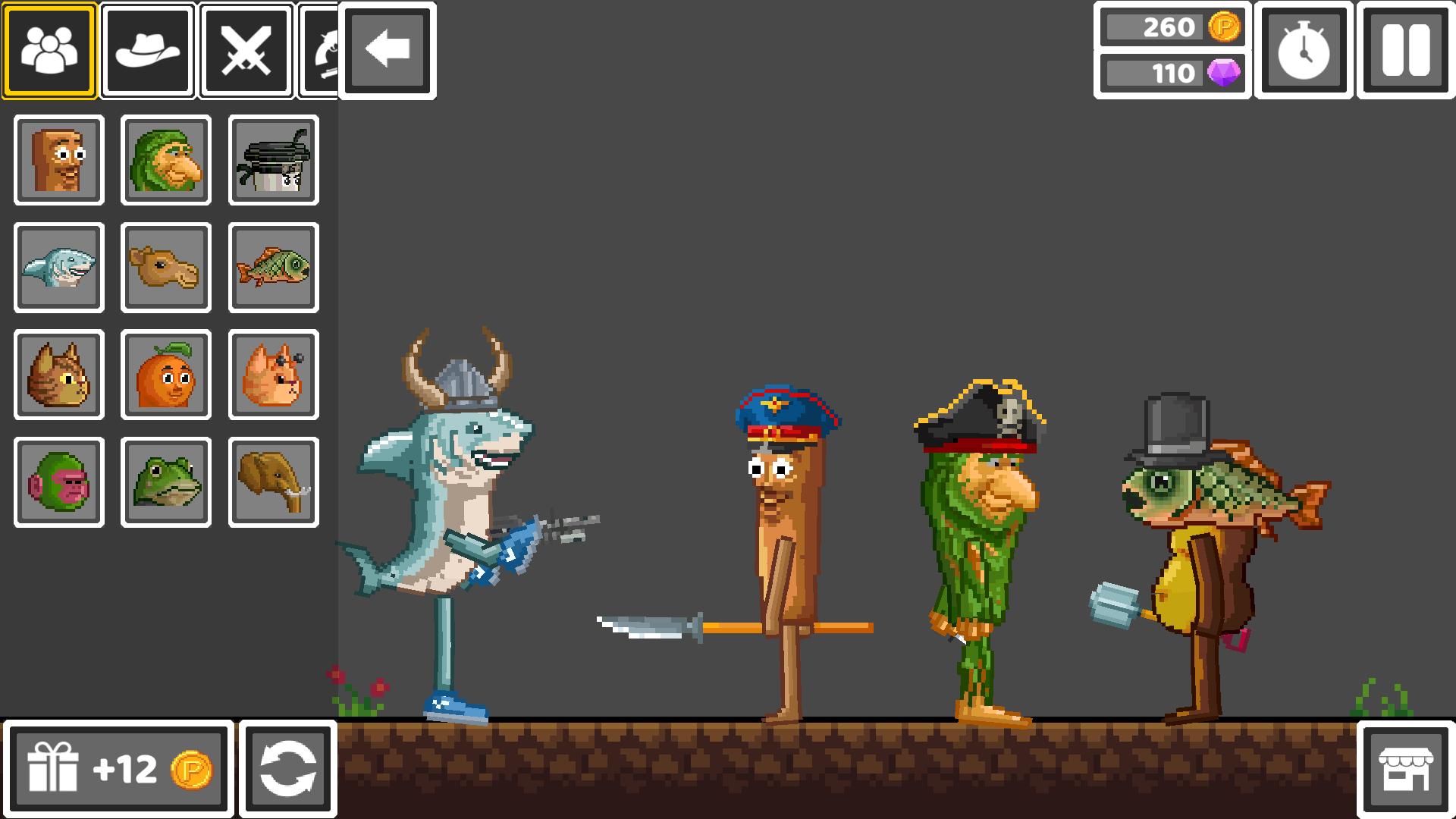The height and width of the screenshot is (819, 1456).
Task: Select the pink-faced monkey character
Action: point(58,482)
